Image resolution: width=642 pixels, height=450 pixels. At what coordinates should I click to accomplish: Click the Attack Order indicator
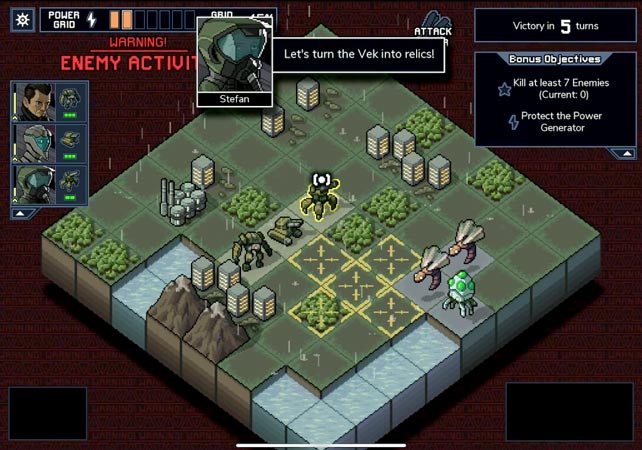click(x=434, y=27)
